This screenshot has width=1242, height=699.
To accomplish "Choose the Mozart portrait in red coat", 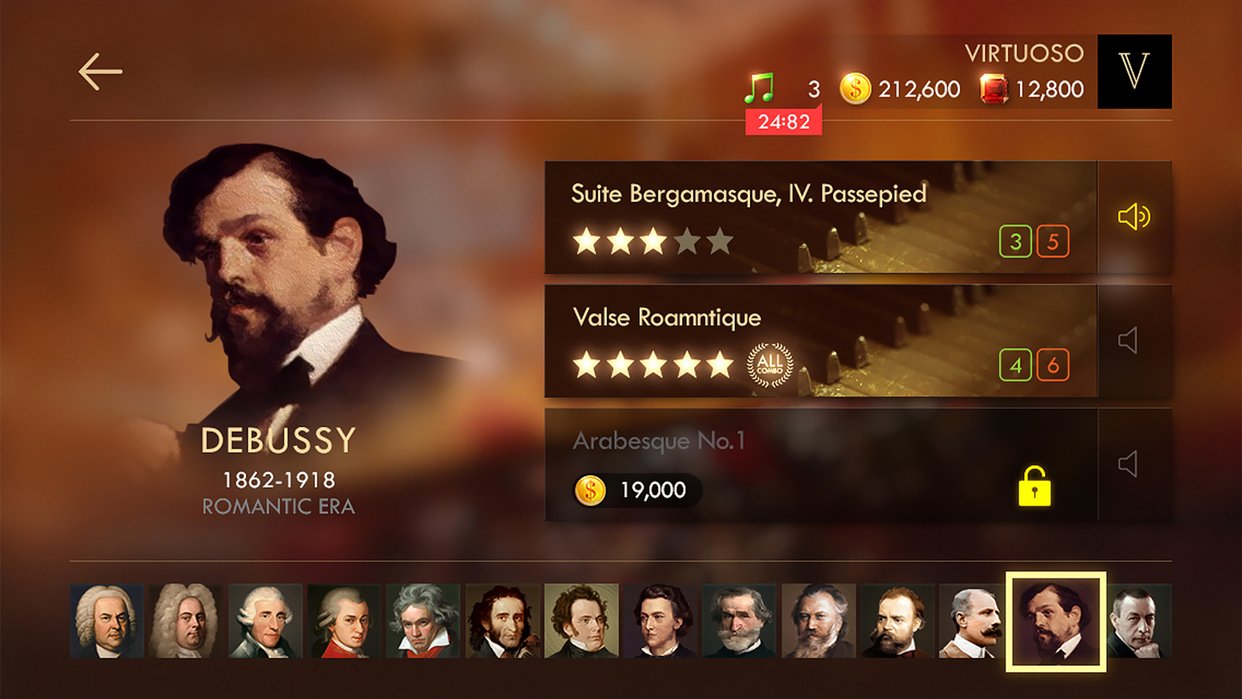I will pos(344,621).
